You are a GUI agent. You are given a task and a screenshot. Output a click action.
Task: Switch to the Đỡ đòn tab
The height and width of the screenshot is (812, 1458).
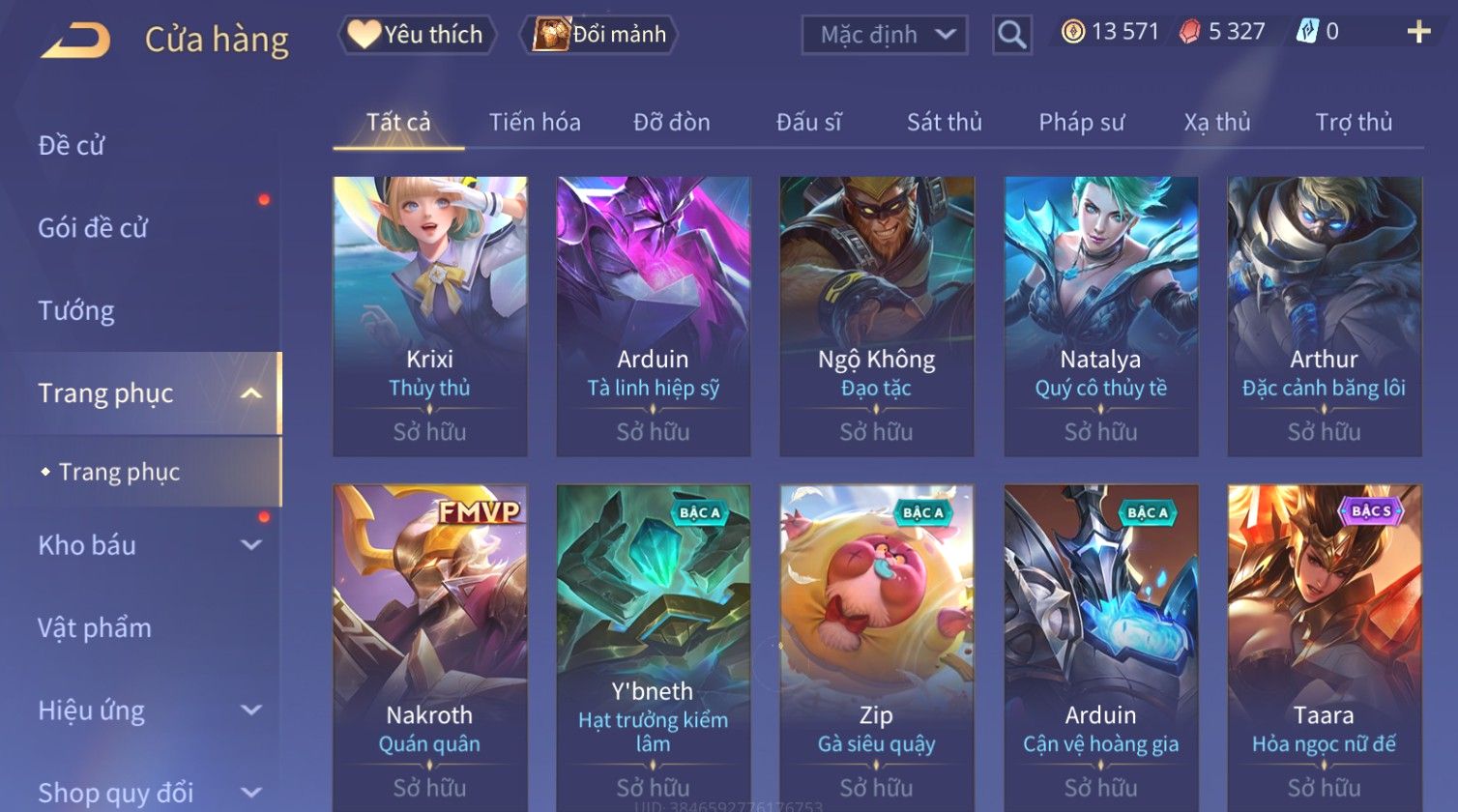671,123
